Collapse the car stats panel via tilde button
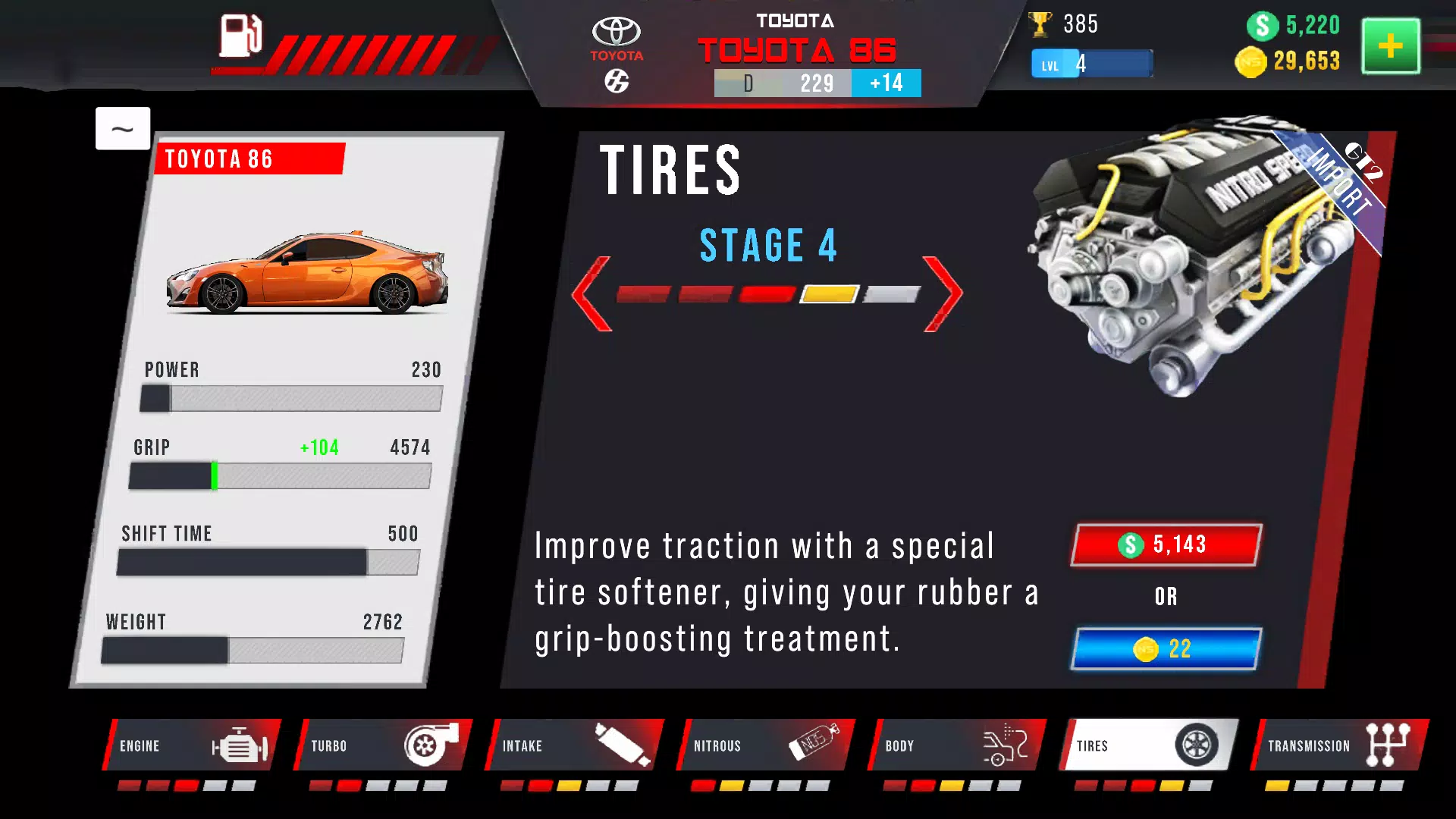The image size is (1456, 819). click(123, 128)
